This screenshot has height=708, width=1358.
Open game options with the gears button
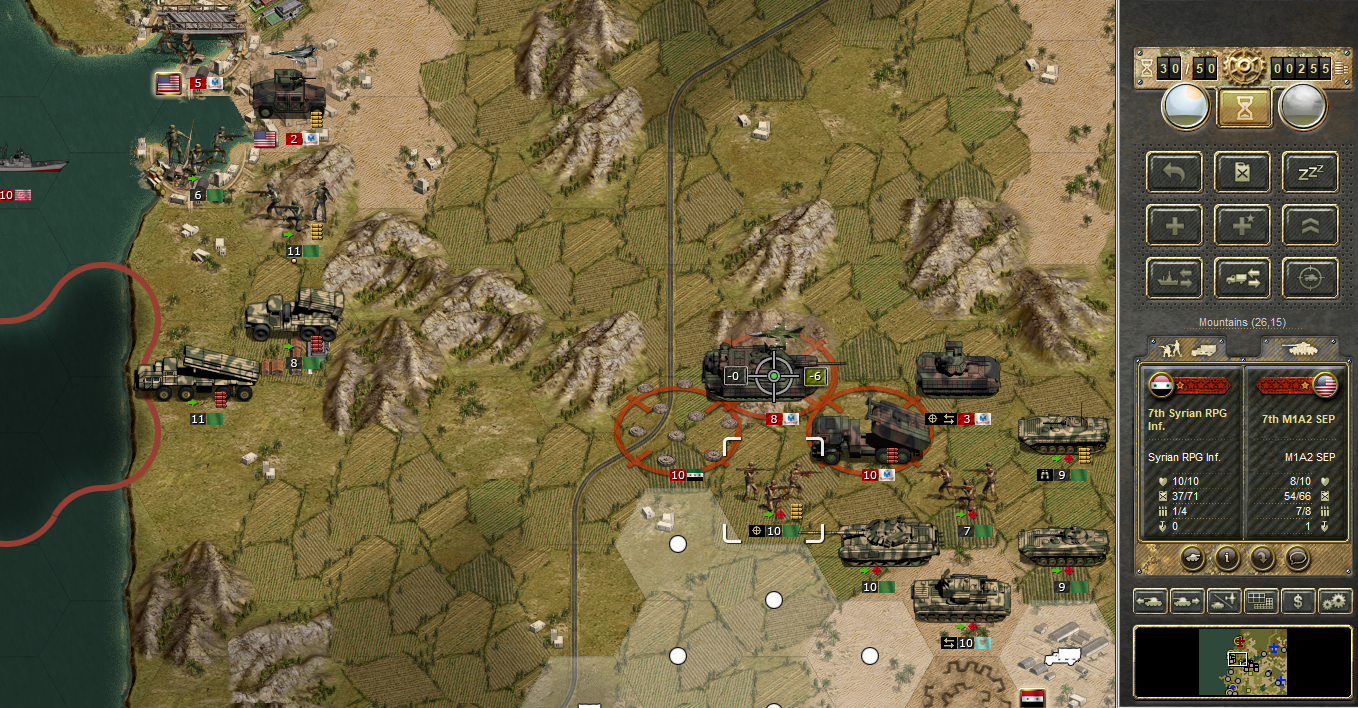[x=1334, y=601]
